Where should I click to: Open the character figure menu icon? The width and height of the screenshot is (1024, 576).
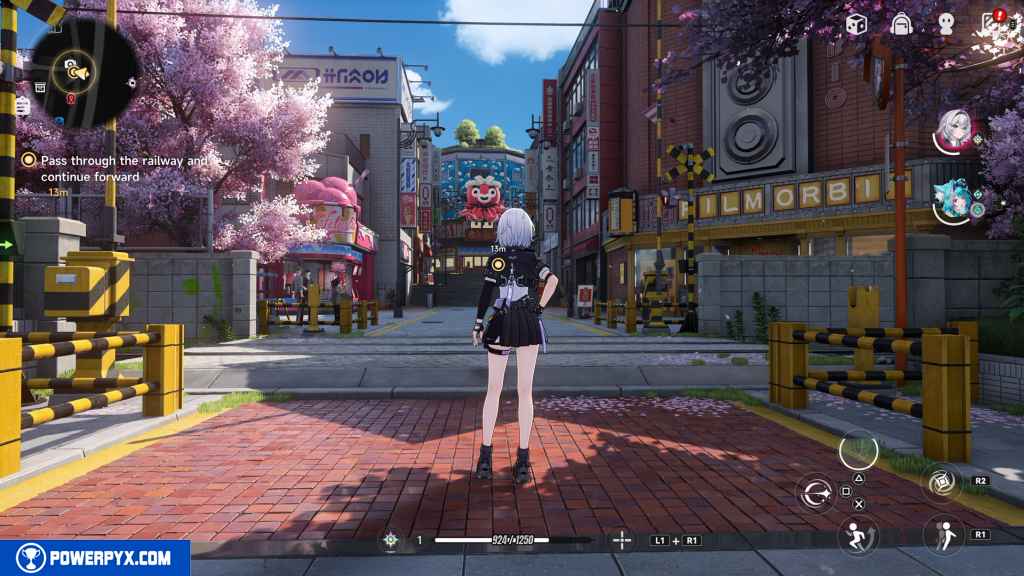(x=945, y=24)
